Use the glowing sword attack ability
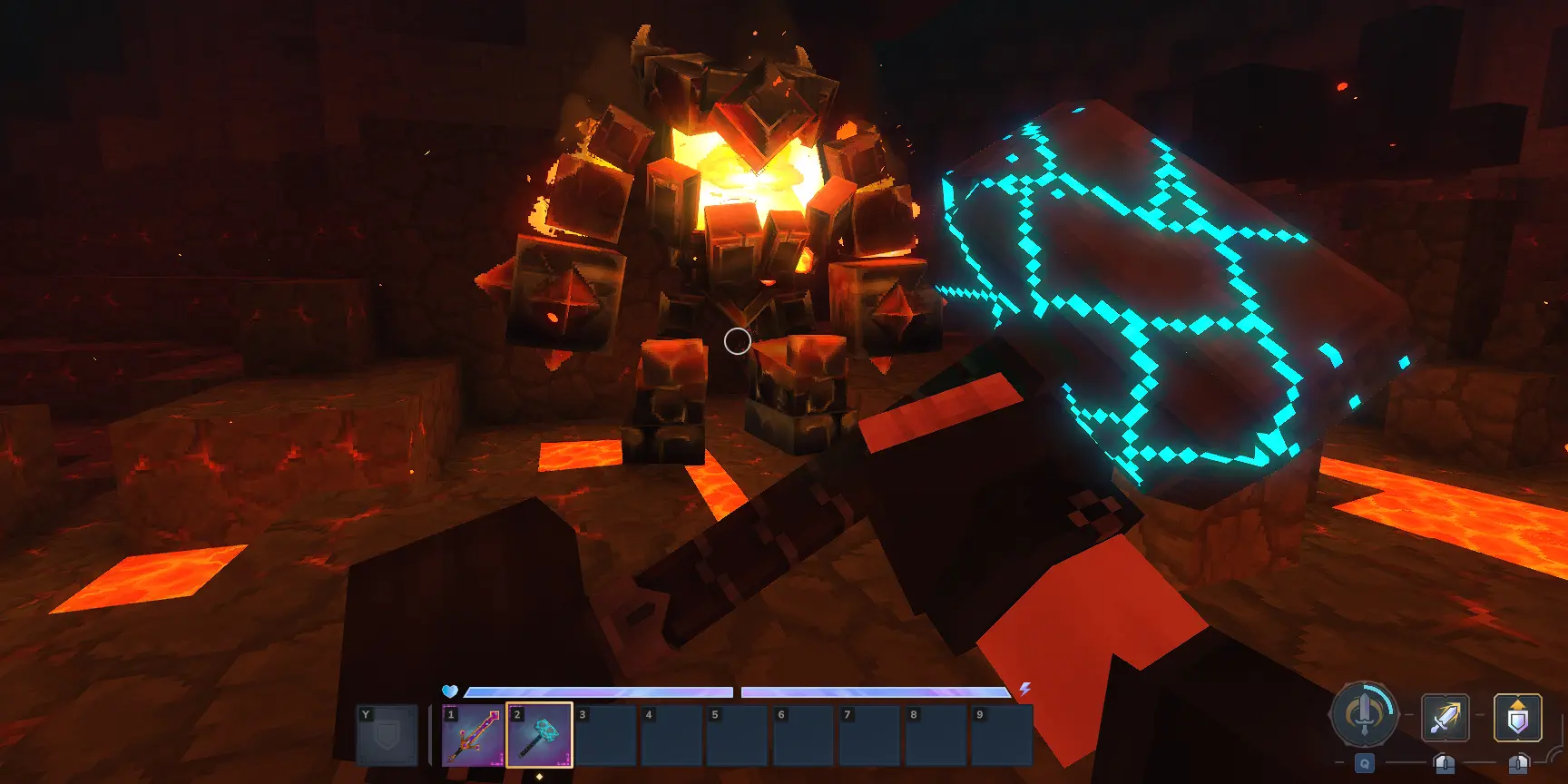Screen dimensions: 1568x784 pos(1445,718)
